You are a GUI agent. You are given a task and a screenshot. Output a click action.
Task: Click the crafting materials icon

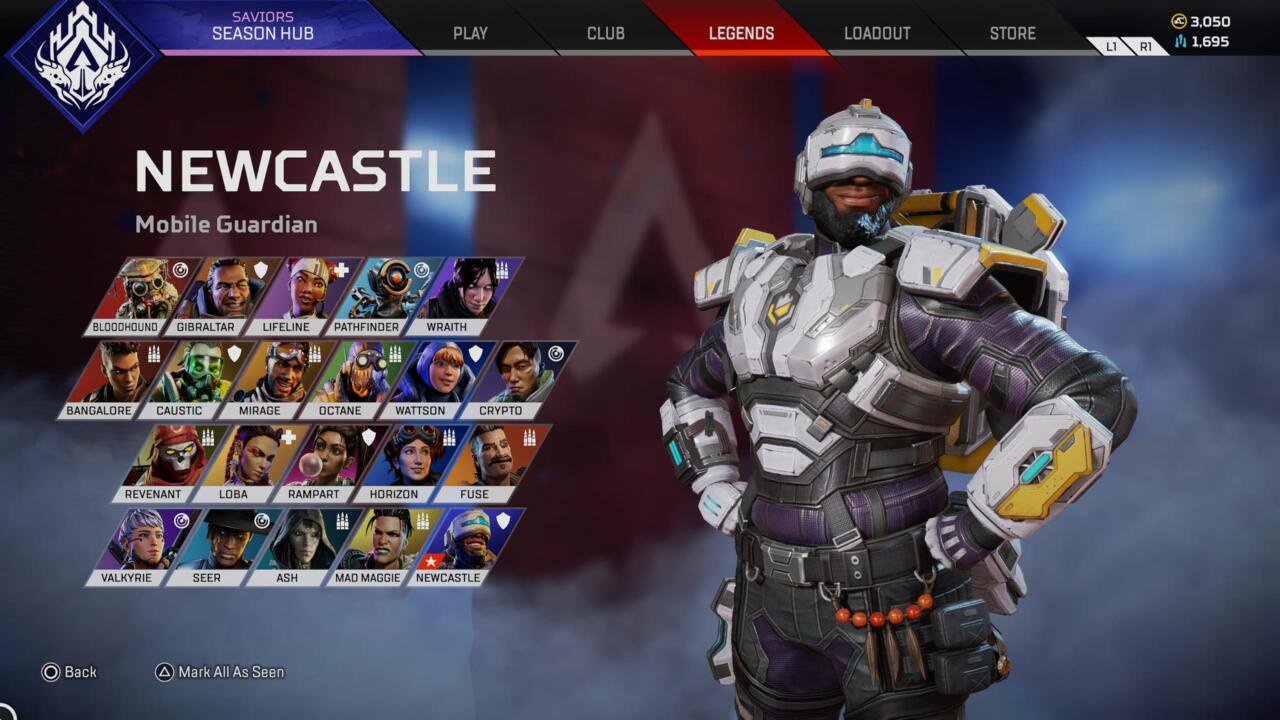pyautogui.click(x=1182, y=41)
